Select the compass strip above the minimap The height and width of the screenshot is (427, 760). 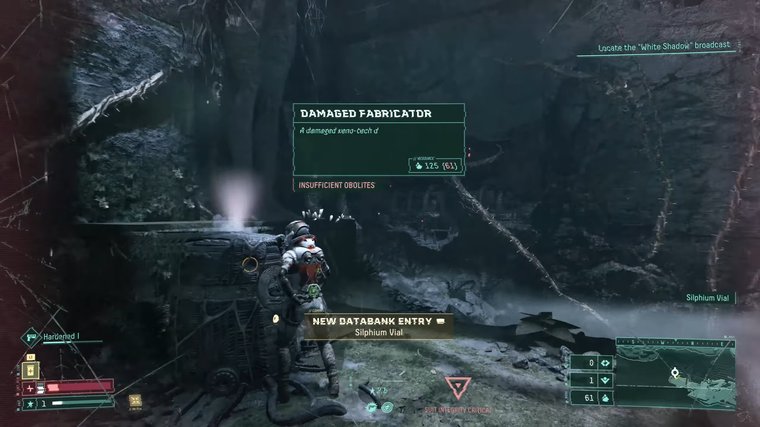[x=676, y=340]
